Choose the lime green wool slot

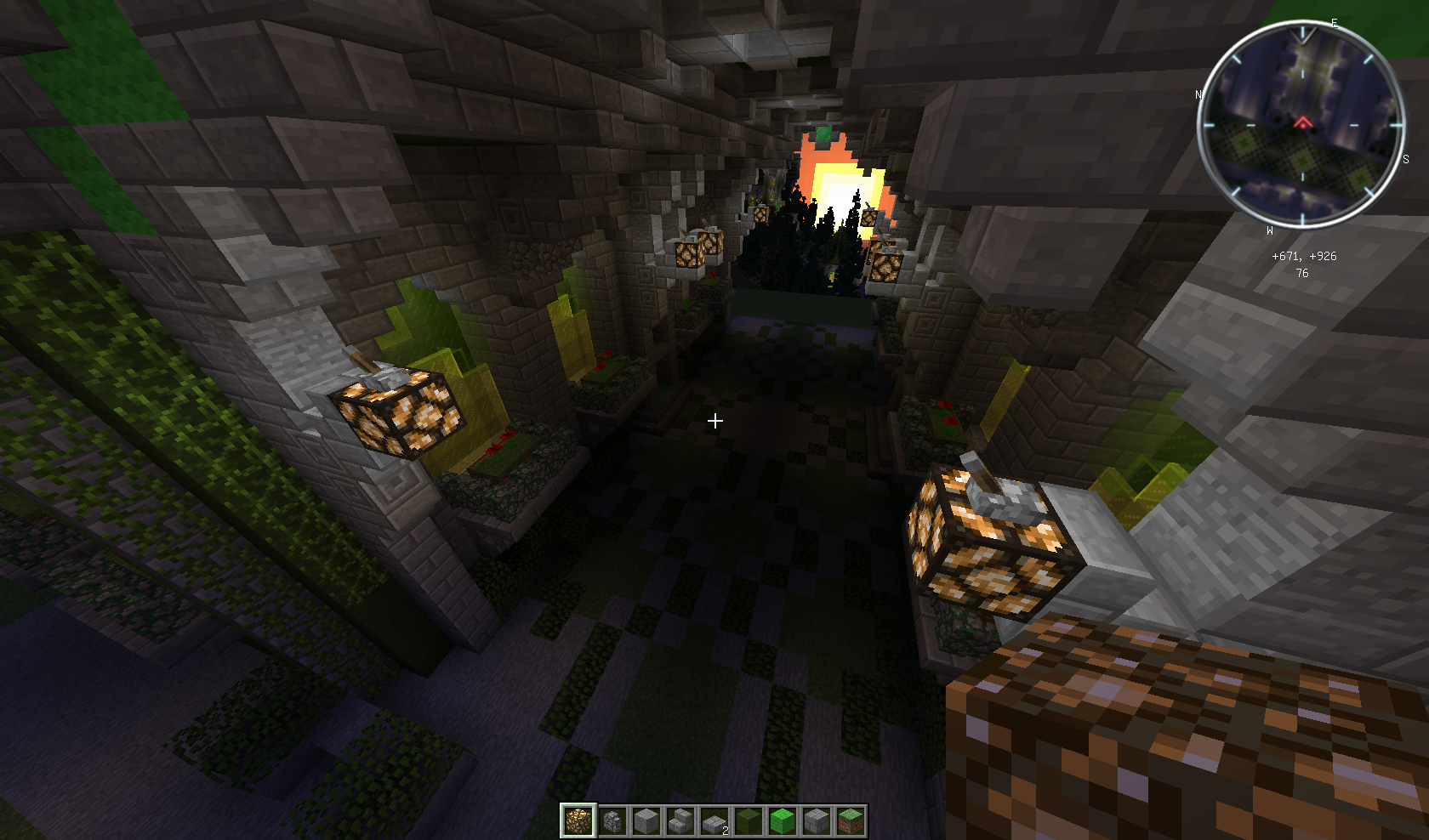[x=783, y=821]
